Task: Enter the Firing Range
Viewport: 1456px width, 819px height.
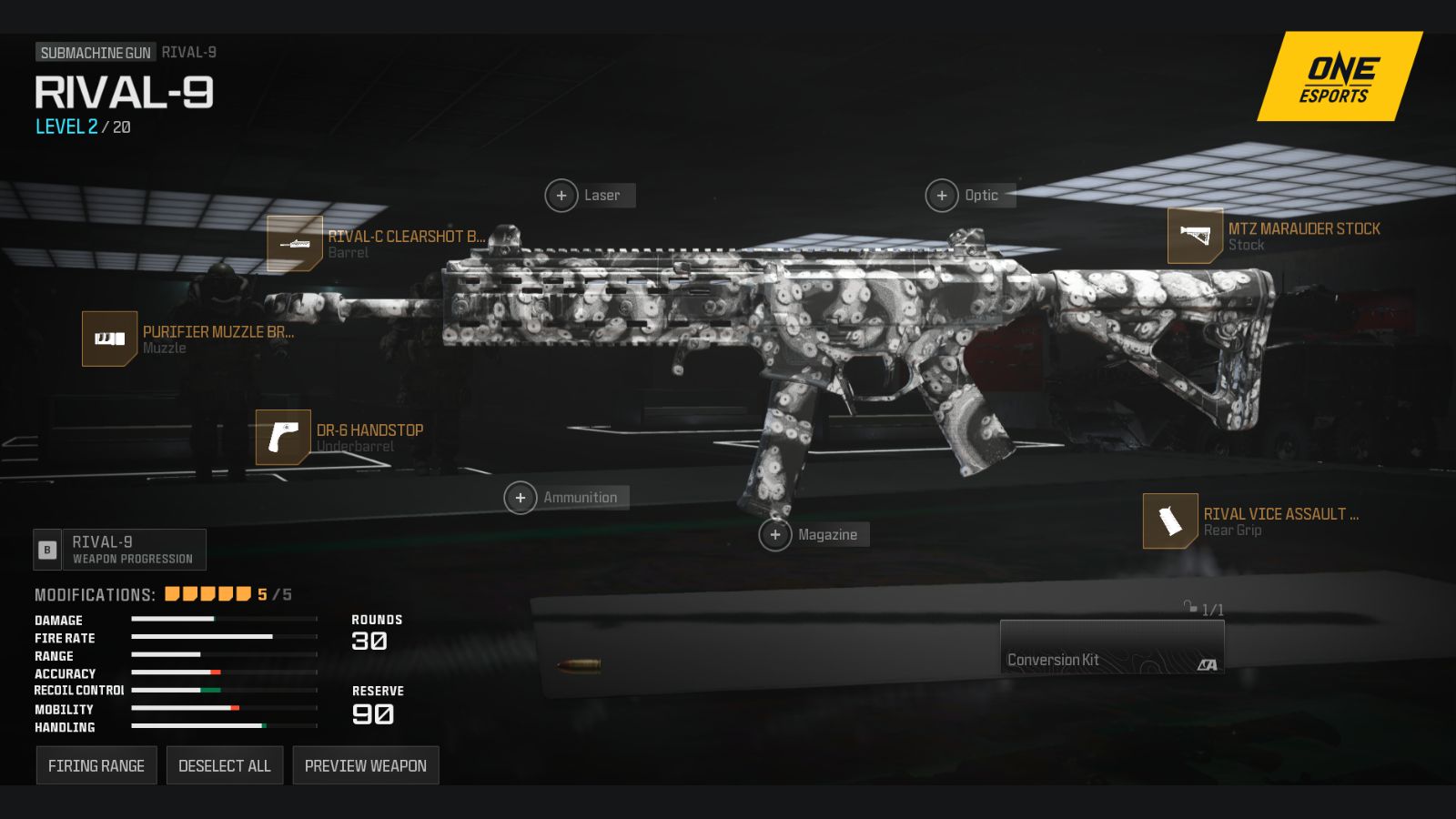Action: click(x=96, y=765)
